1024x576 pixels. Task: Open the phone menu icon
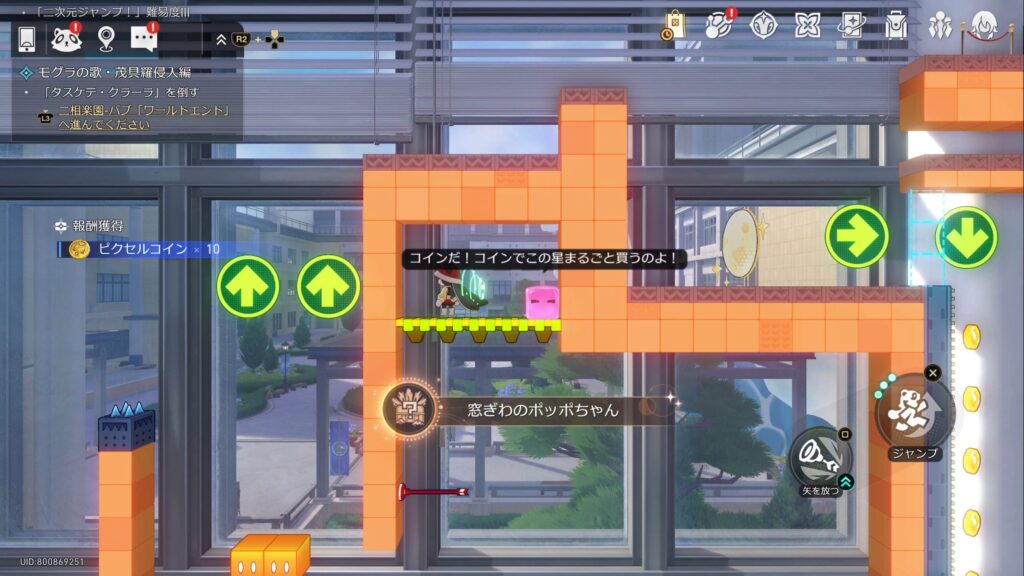[x=27, y=39]
